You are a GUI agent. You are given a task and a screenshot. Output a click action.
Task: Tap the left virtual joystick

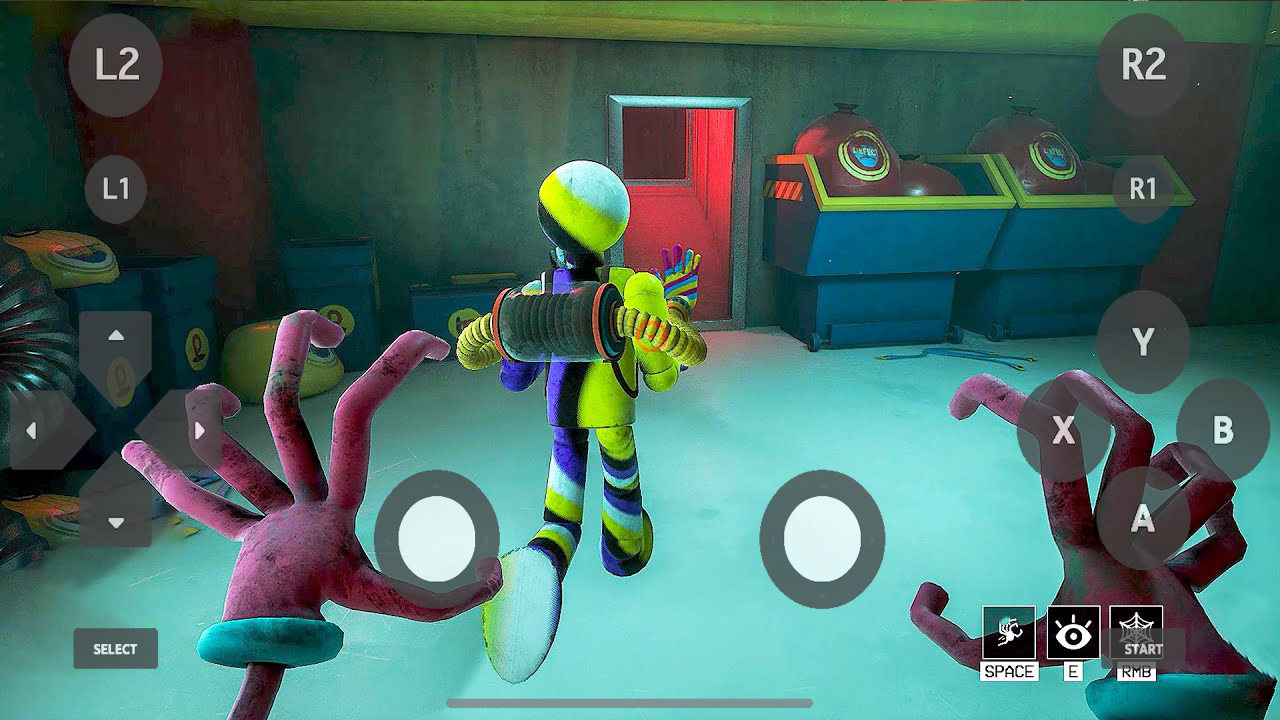(437, 540)
